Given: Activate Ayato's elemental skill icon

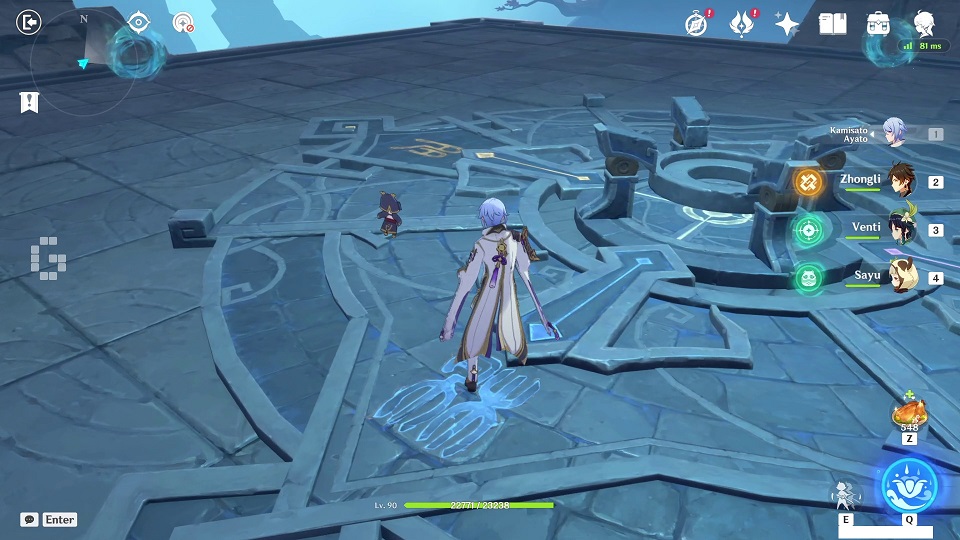Looking at the screenshot, I should pyautogui.click(x=845, y=495).
